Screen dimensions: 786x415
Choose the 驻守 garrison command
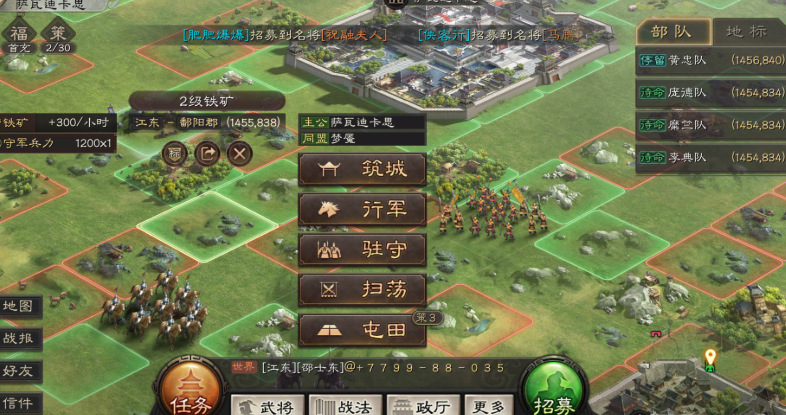tap(362, 250)
